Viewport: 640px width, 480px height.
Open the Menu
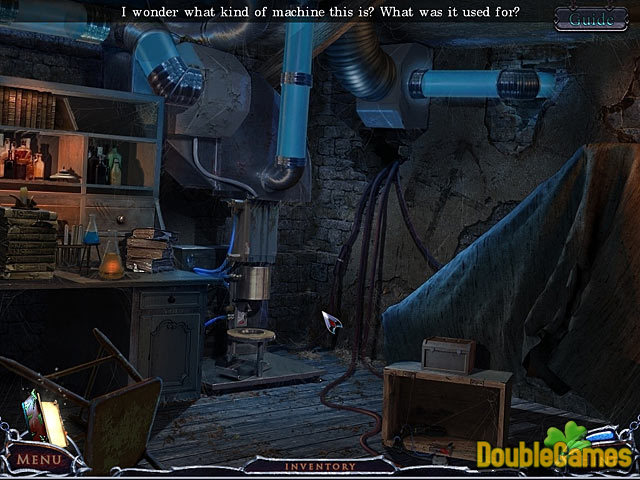pos(40,460)
